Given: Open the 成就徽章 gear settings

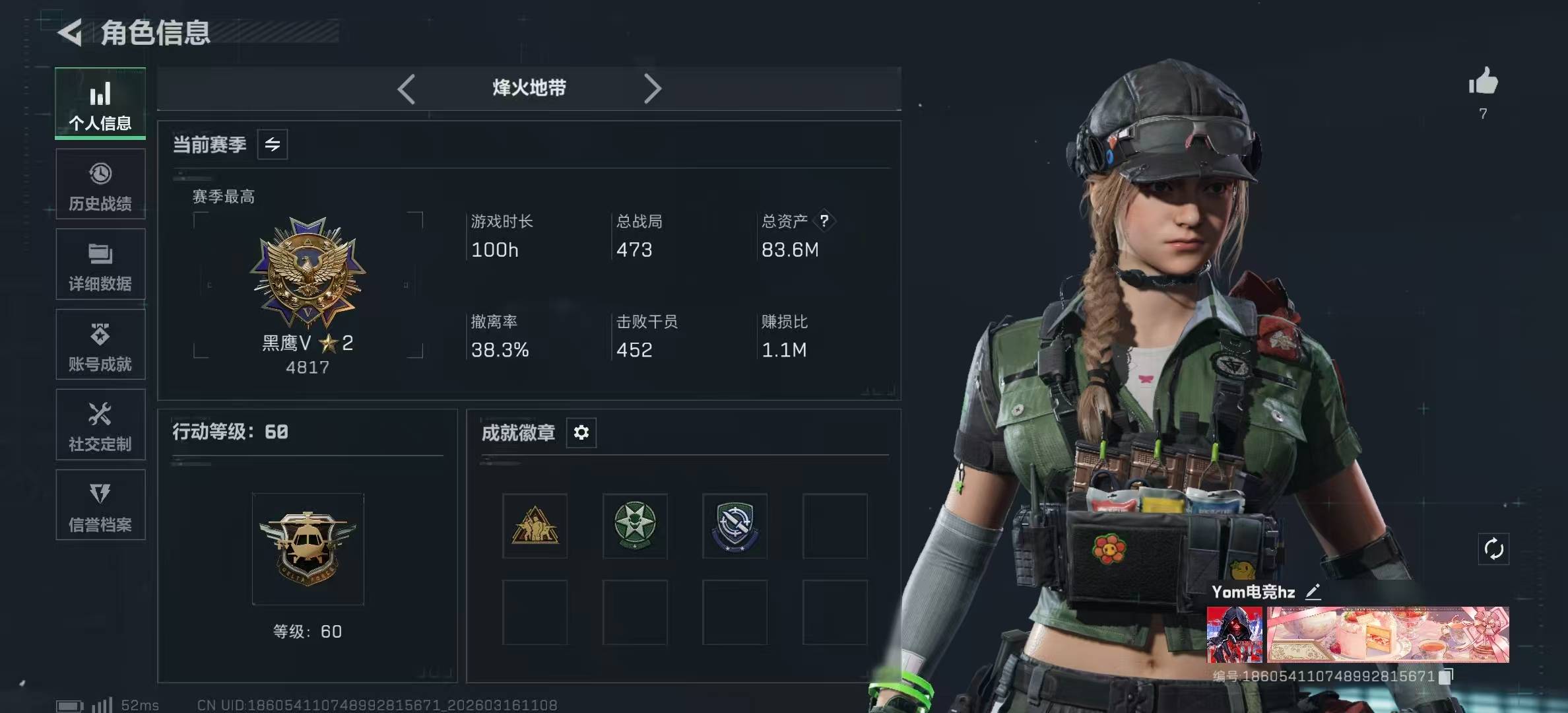Looking at the screenshot, I should pos(581,432).
